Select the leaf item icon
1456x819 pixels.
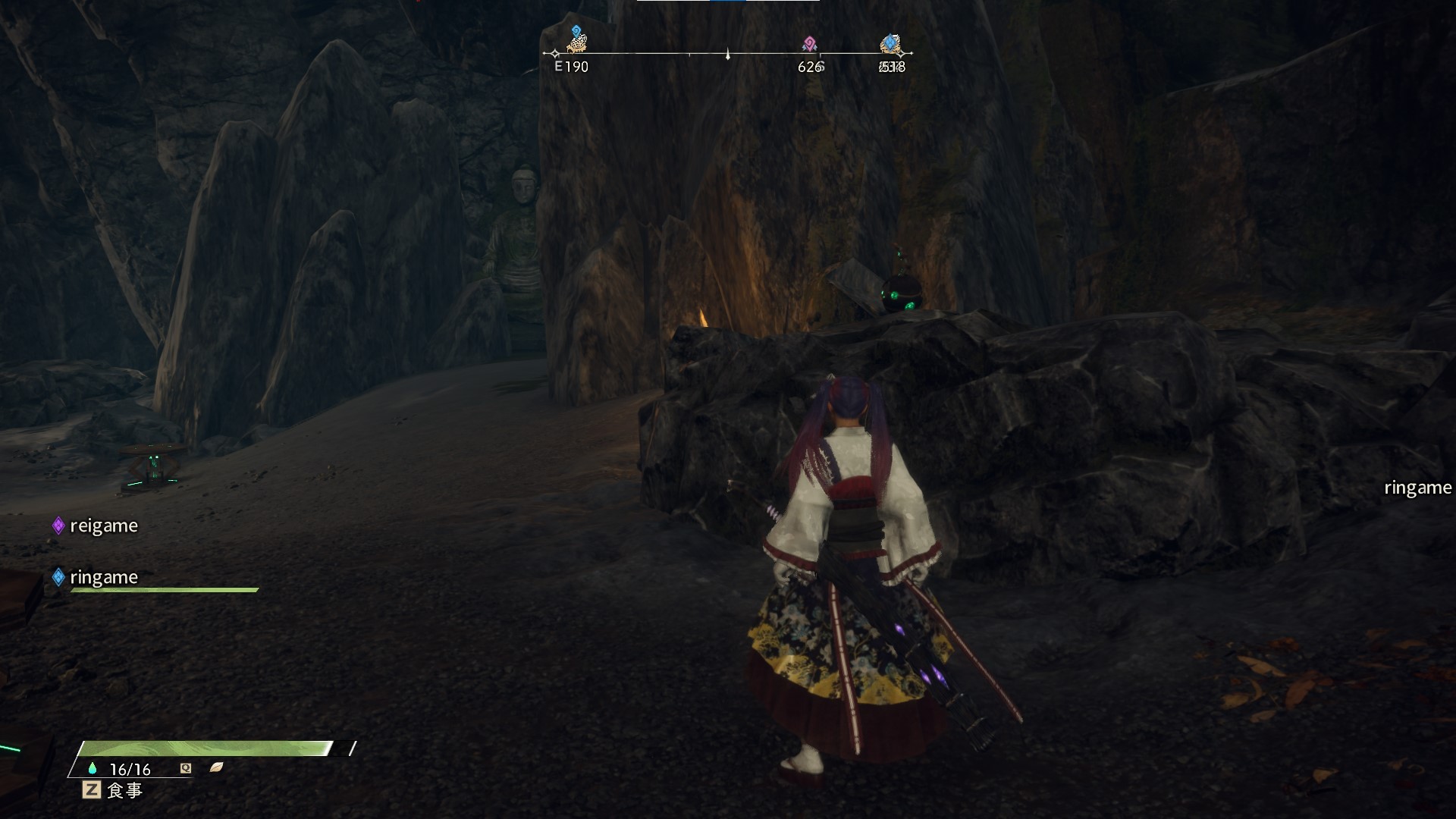pos(216,767)
